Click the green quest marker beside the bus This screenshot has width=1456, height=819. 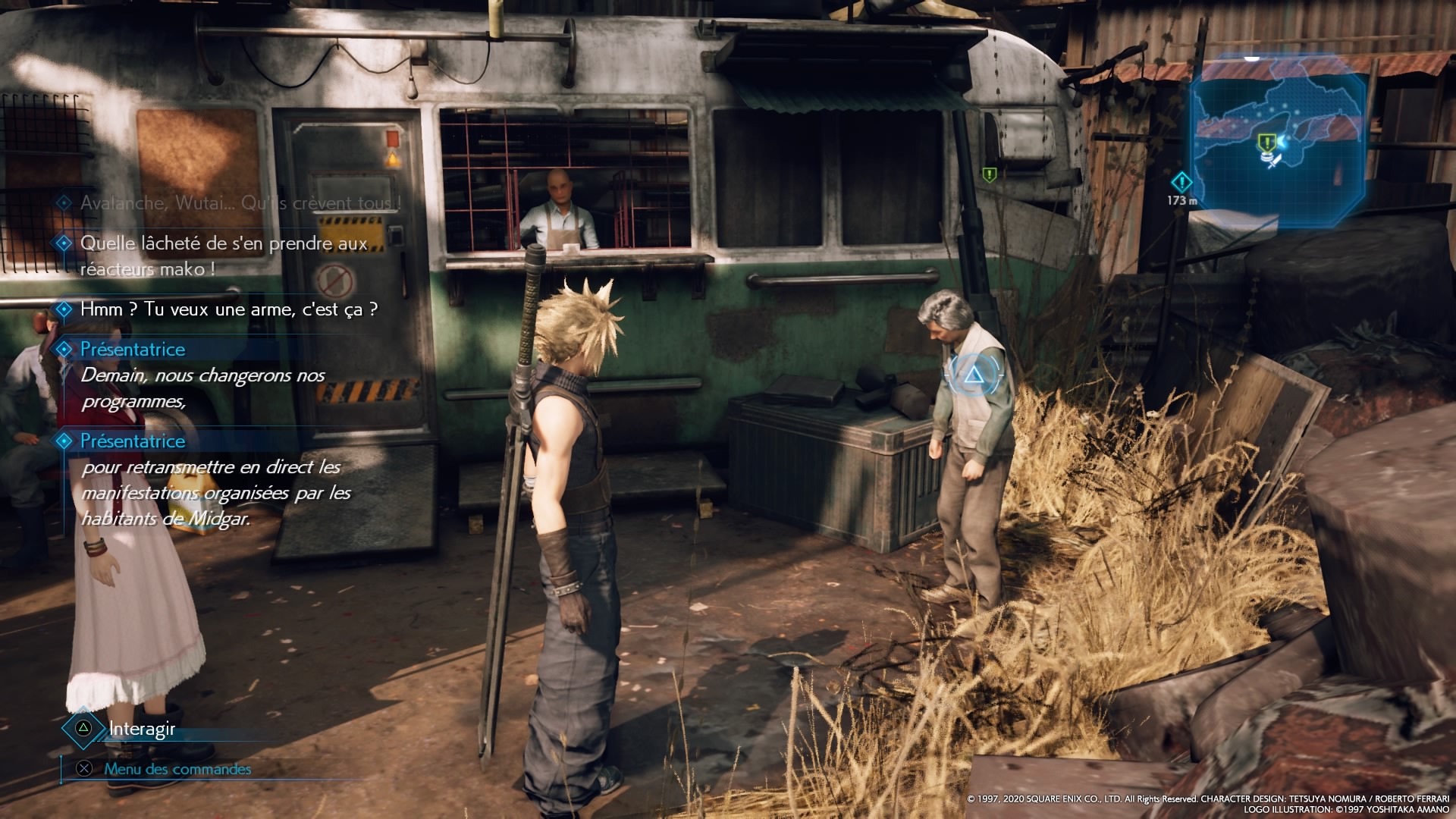click(989, 175)
